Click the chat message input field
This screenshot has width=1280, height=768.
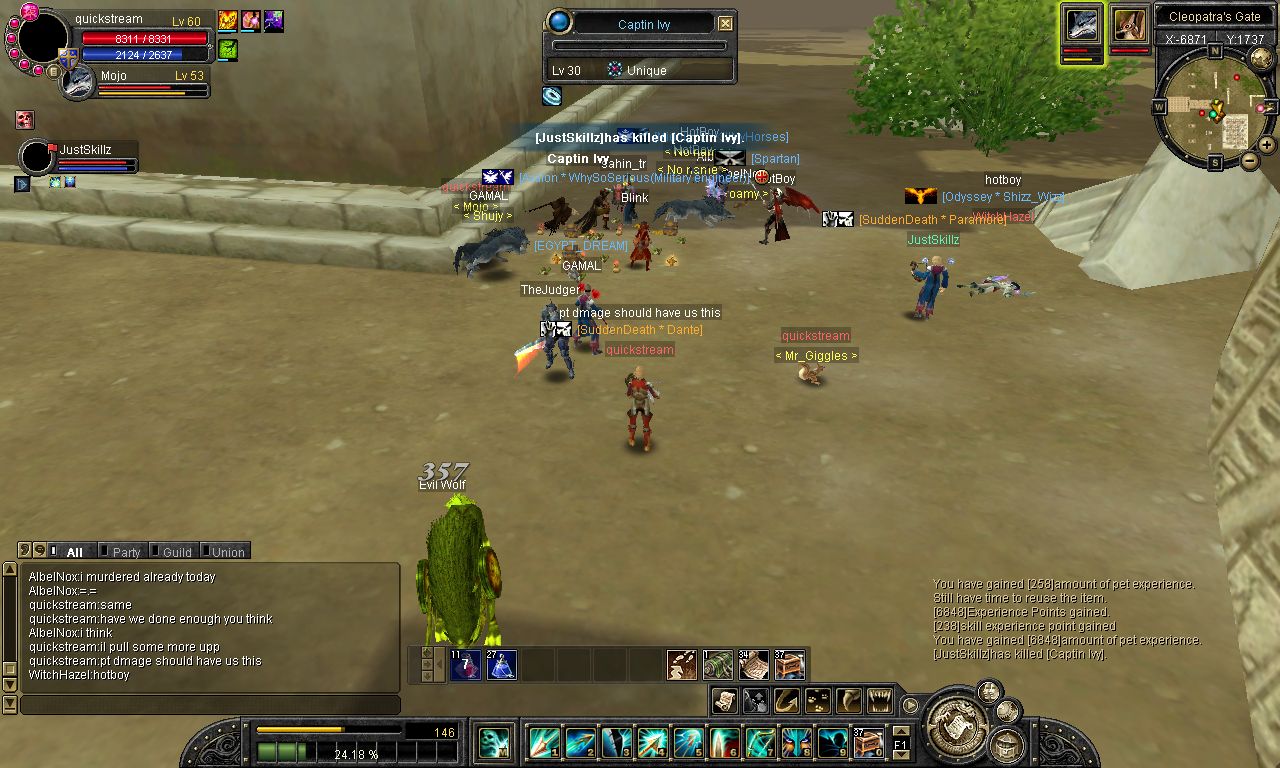click(210, 705)
